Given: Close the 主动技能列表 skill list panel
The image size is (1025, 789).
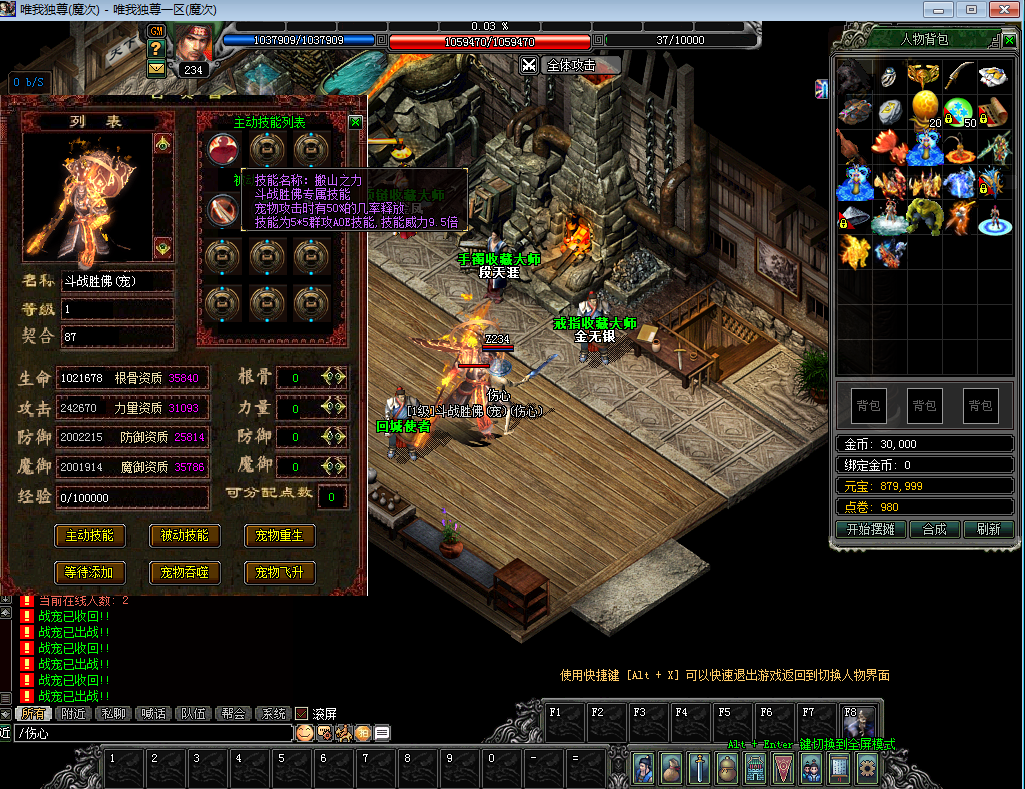Looking at the screenshot, I should click(355, 122).
